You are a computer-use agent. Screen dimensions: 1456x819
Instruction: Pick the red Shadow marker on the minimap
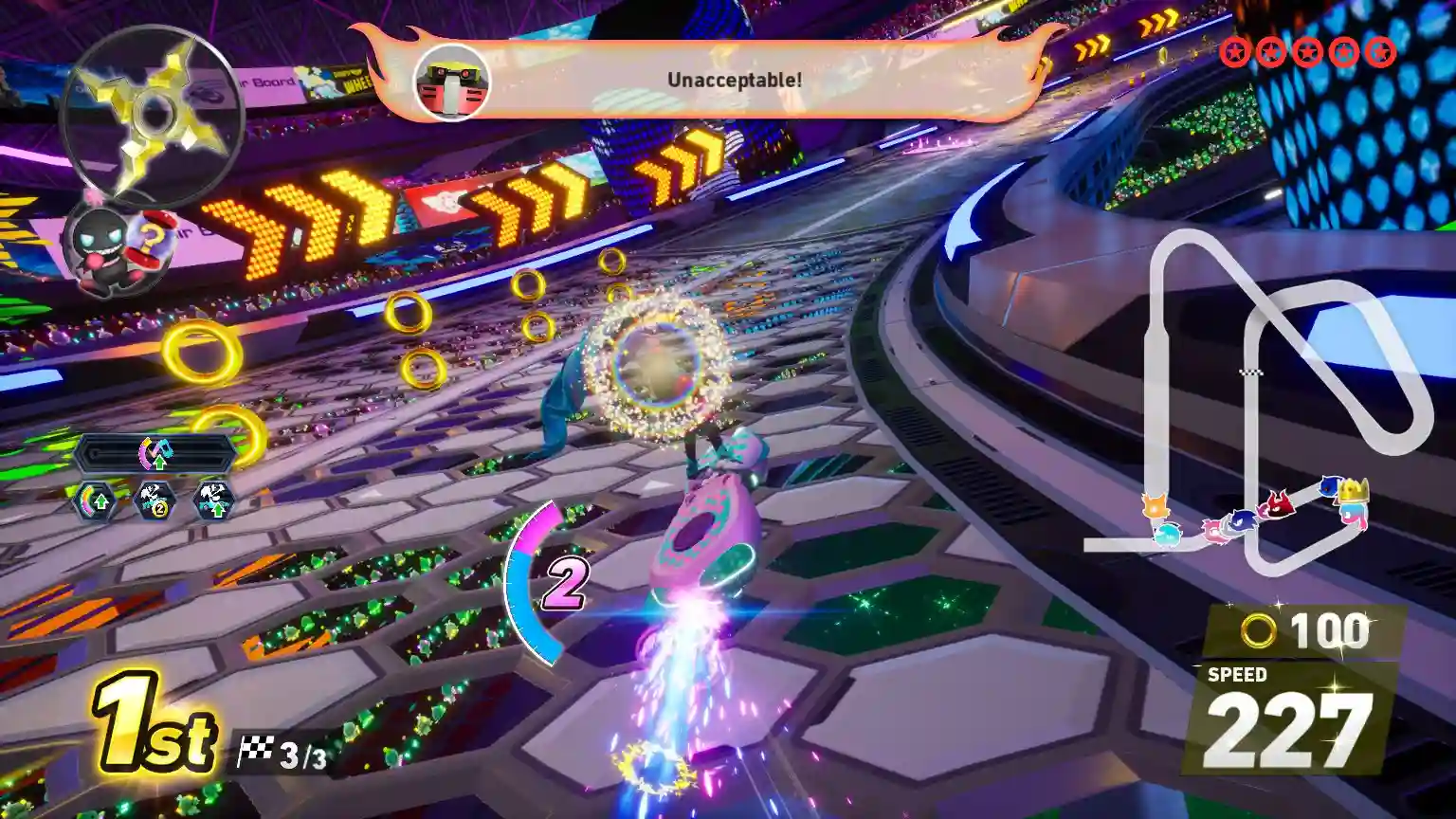coord(1278,504)
